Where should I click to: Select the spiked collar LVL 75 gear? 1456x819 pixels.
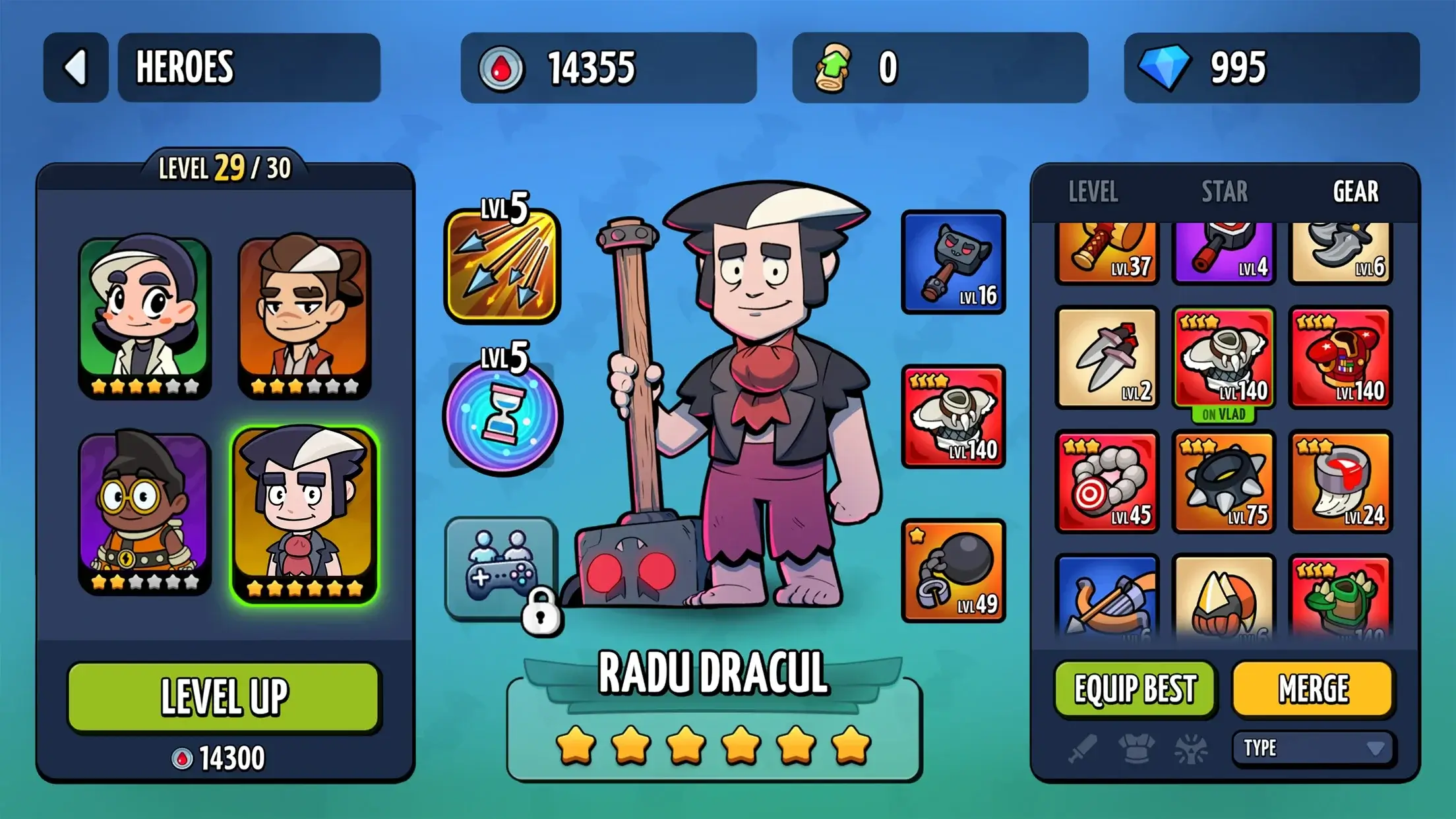pyautogui.click(x=1224, y=481)
